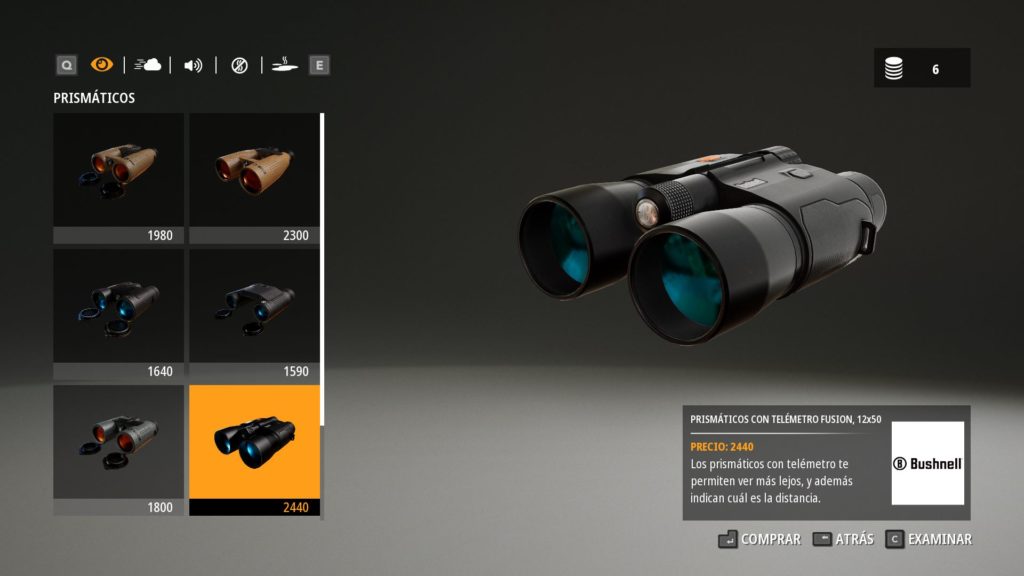This screenshot has height=576, width=1024.
Task: Go back with ATRÁS
Action: click(843, 539)
